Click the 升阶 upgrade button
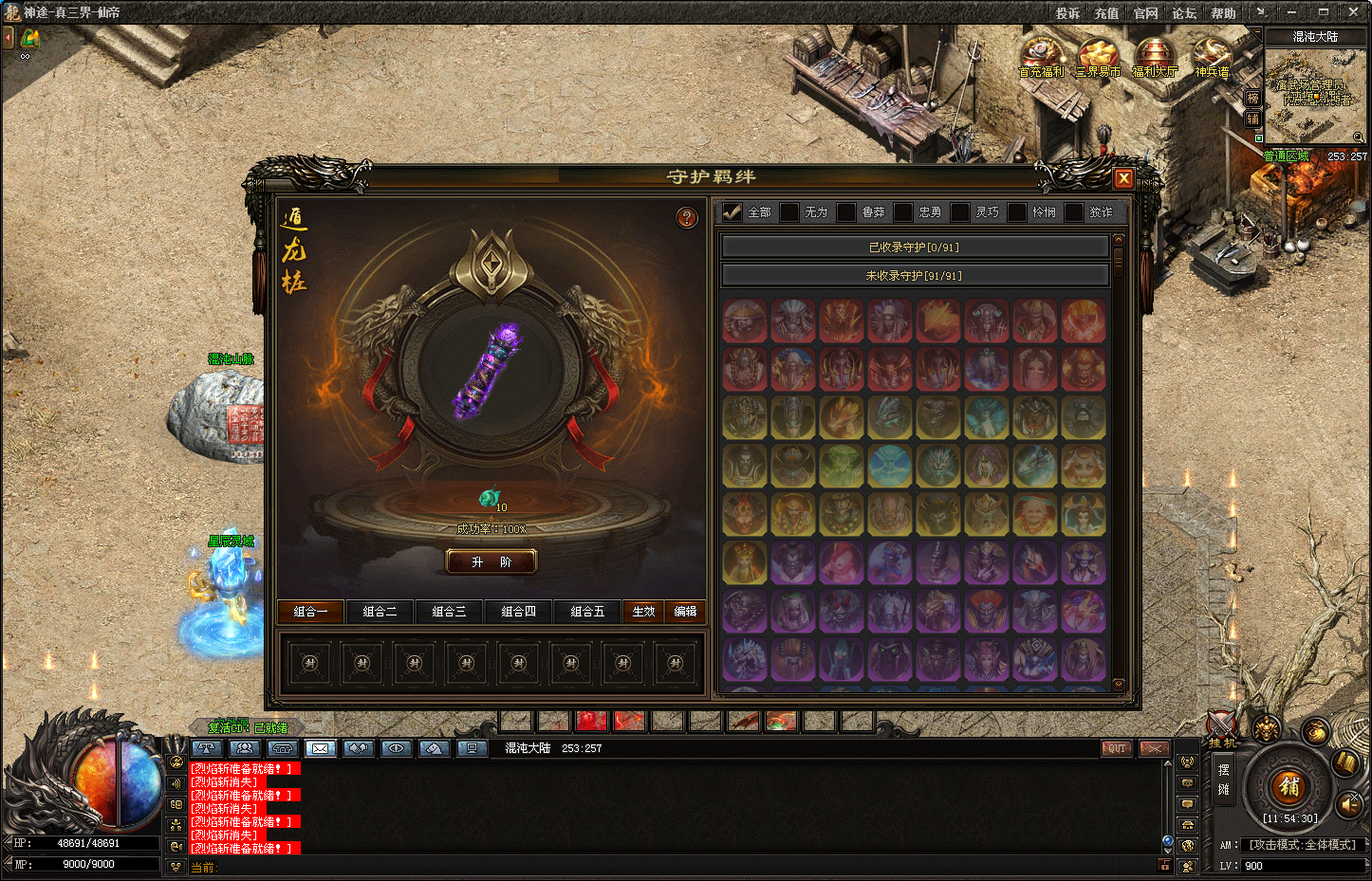The width and height of the screenshot is (1372, 881). (491, 562)
